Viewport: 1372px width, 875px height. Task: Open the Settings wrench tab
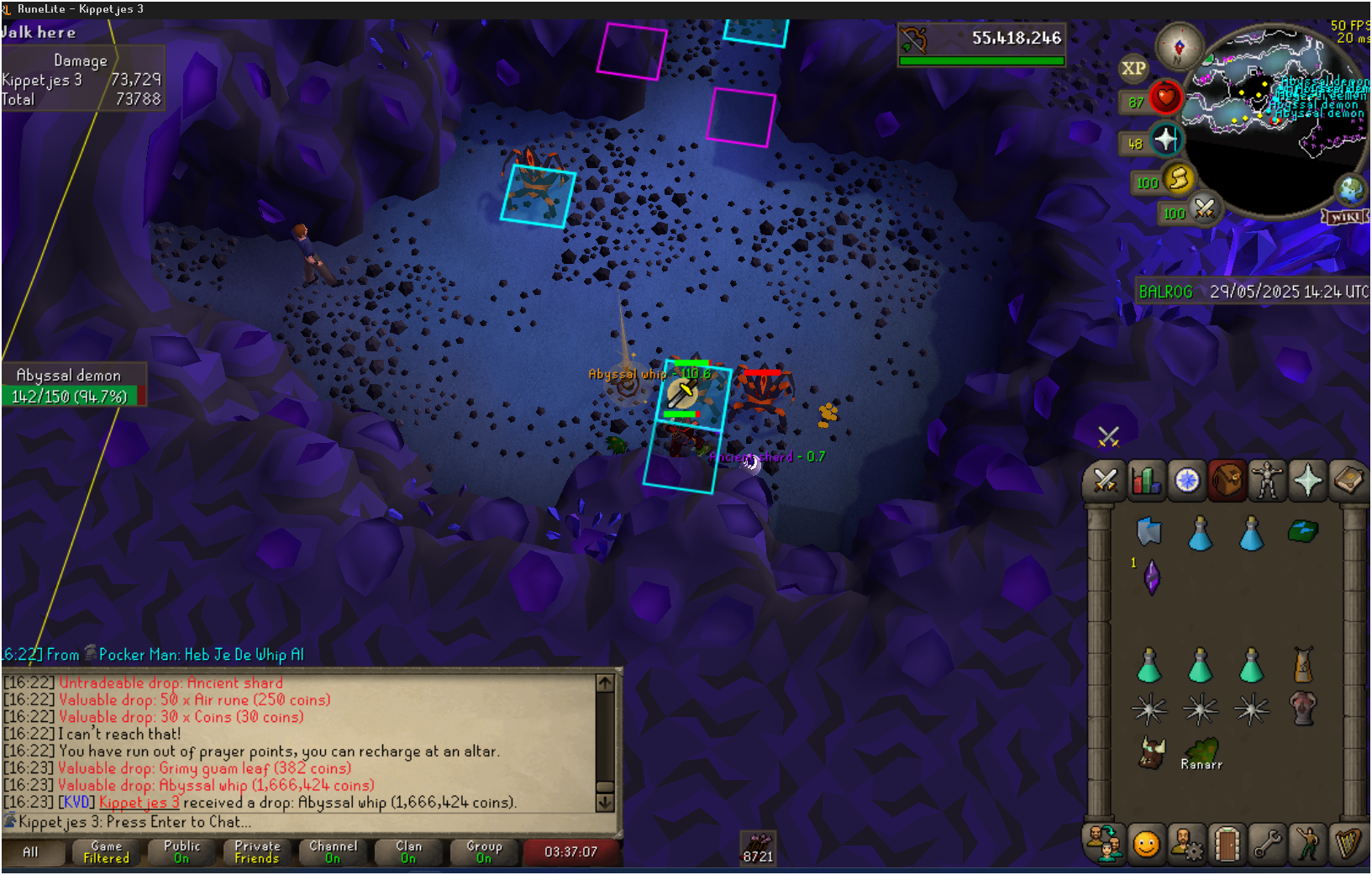[x=1267, y=844]
